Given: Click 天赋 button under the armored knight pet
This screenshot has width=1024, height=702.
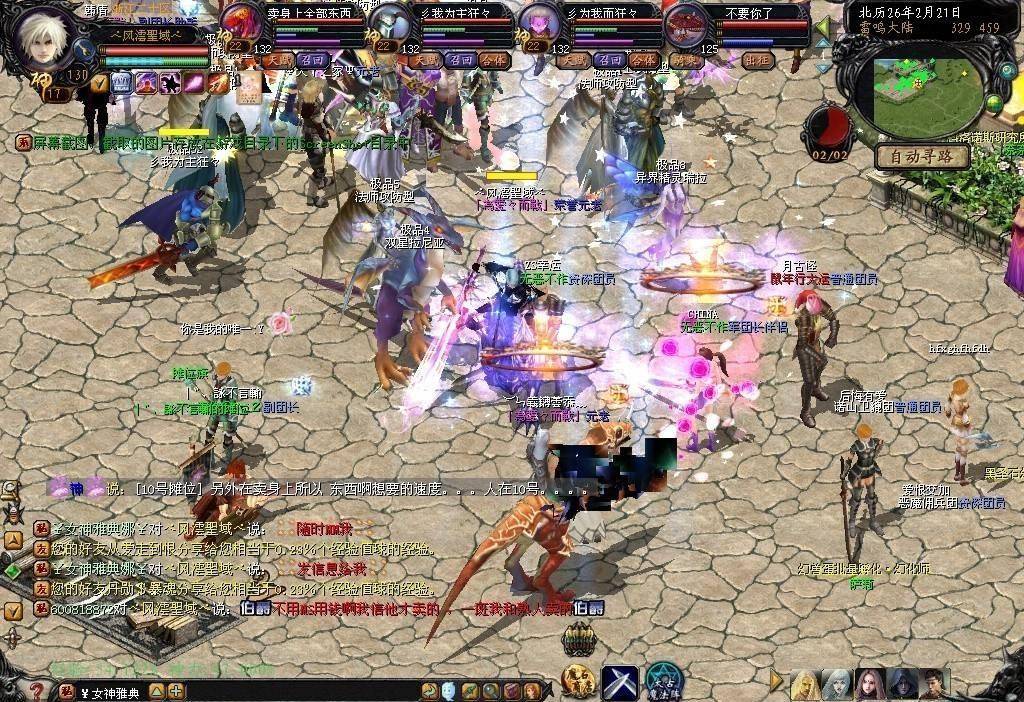Looking at the screenshot, I should [427, 60].
